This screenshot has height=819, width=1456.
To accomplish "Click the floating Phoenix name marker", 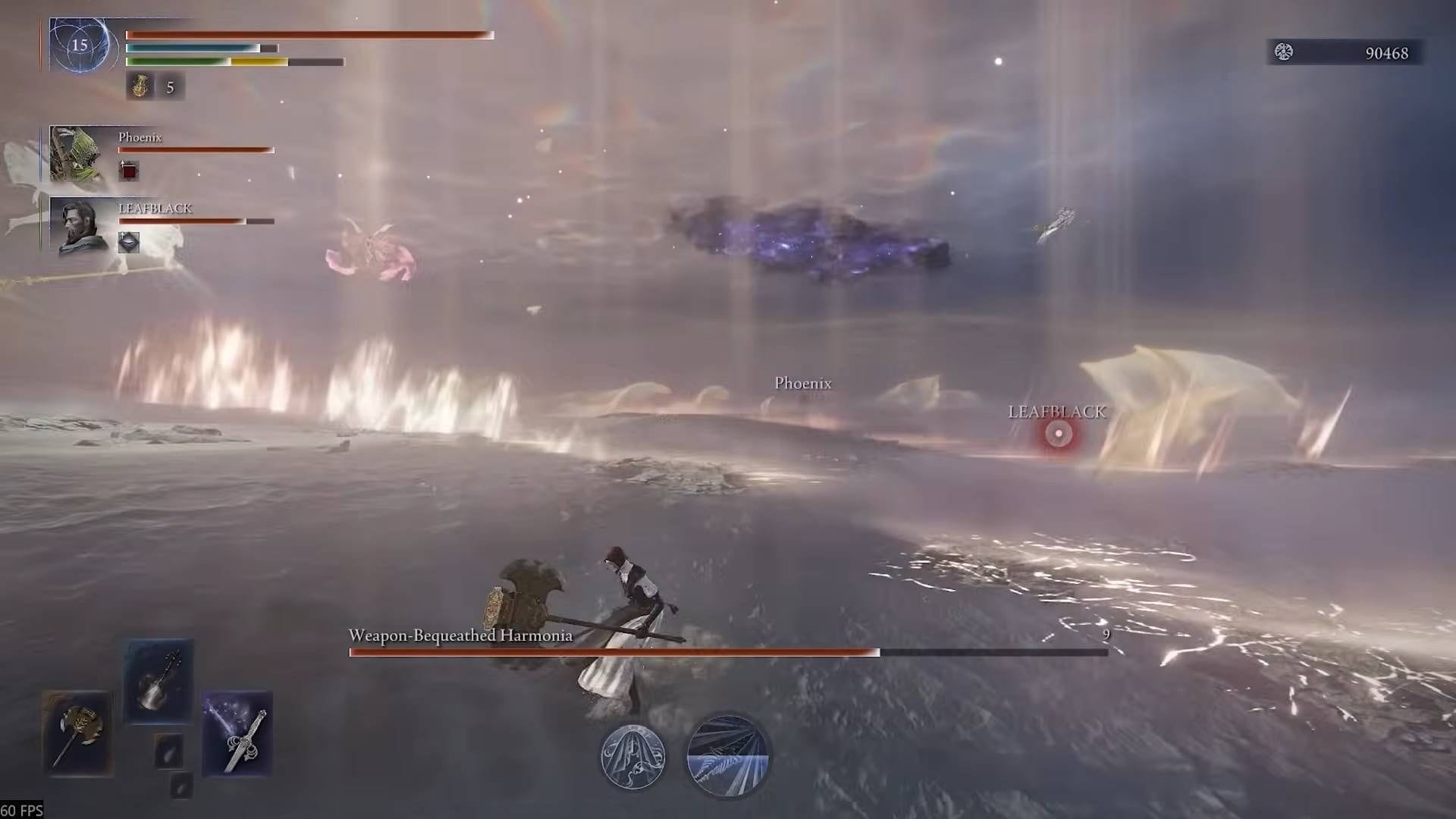I will (x=803, y=384).
